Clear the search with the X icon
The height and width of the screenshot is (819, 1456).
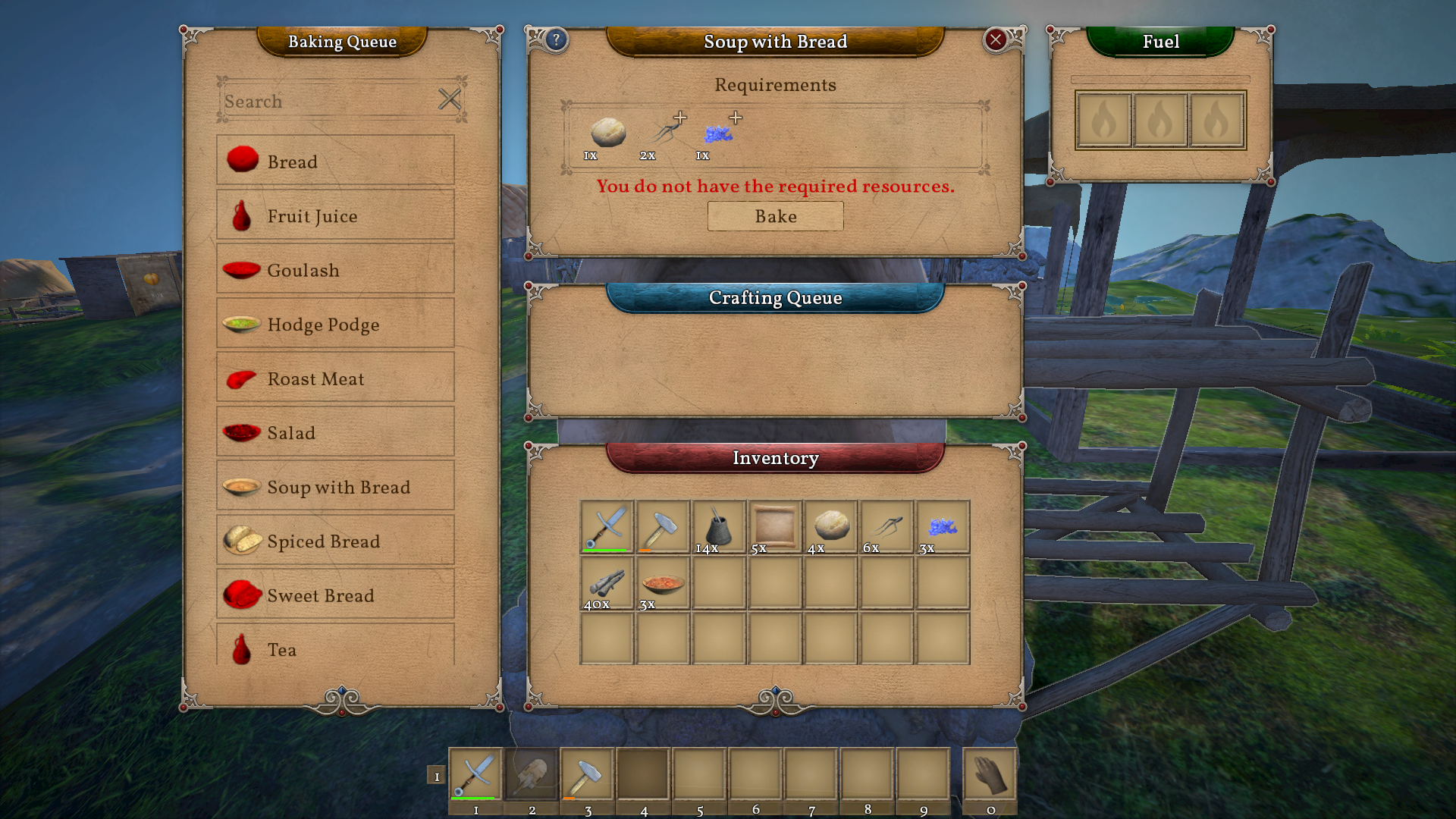coord(450,99)
